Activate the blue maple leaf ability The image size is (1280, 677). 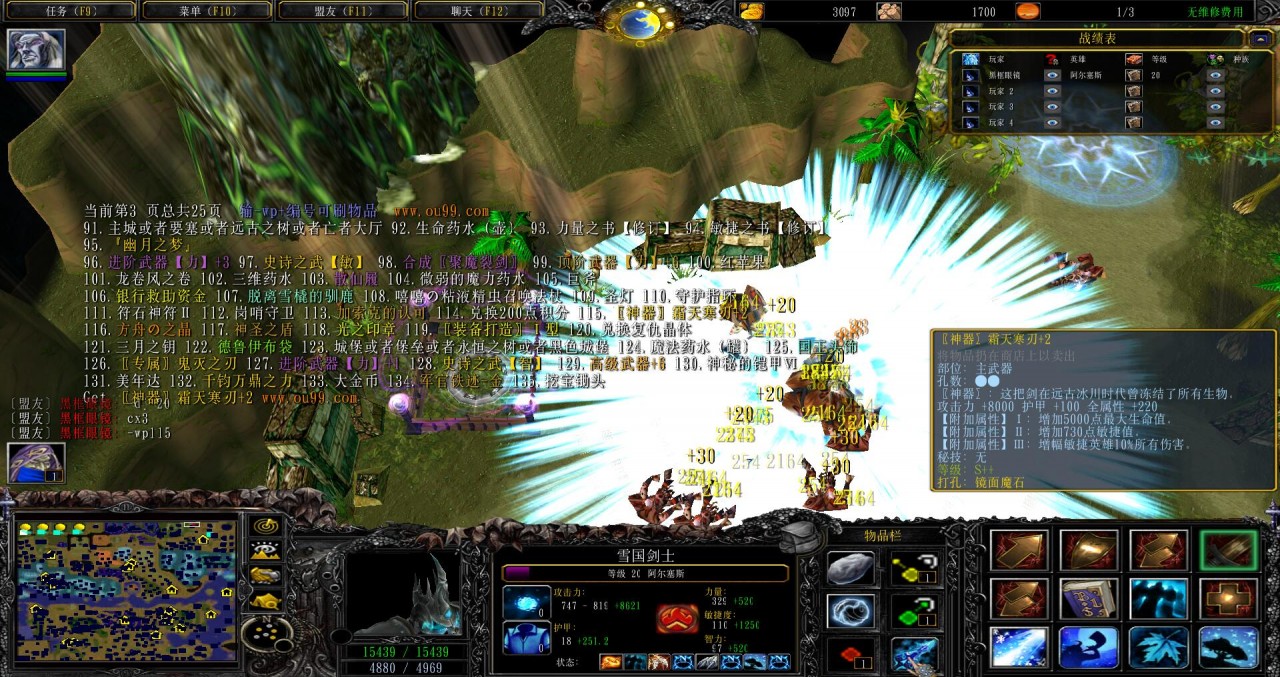1159,647
